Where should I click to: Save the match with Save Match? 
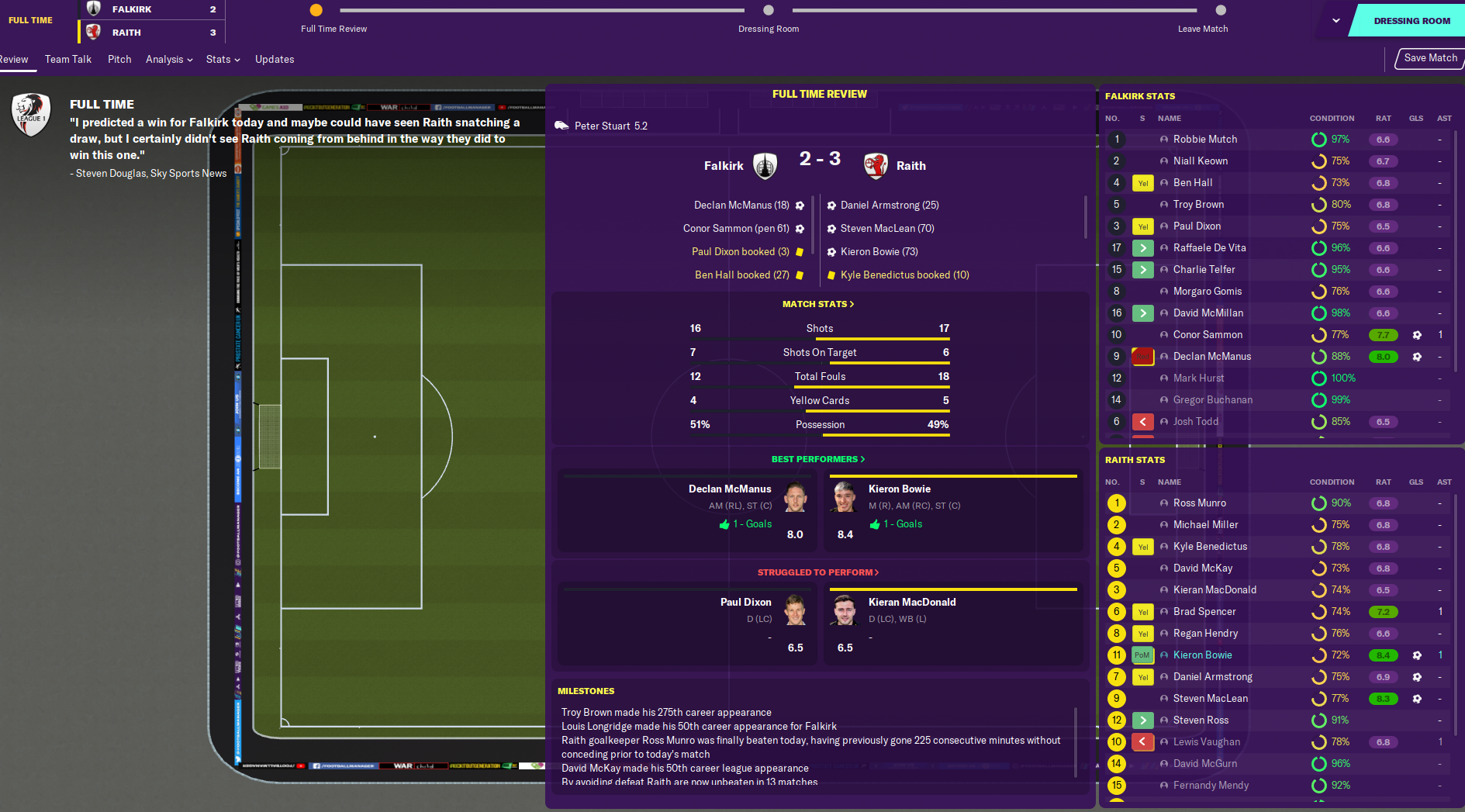[x=1429, y=58]
